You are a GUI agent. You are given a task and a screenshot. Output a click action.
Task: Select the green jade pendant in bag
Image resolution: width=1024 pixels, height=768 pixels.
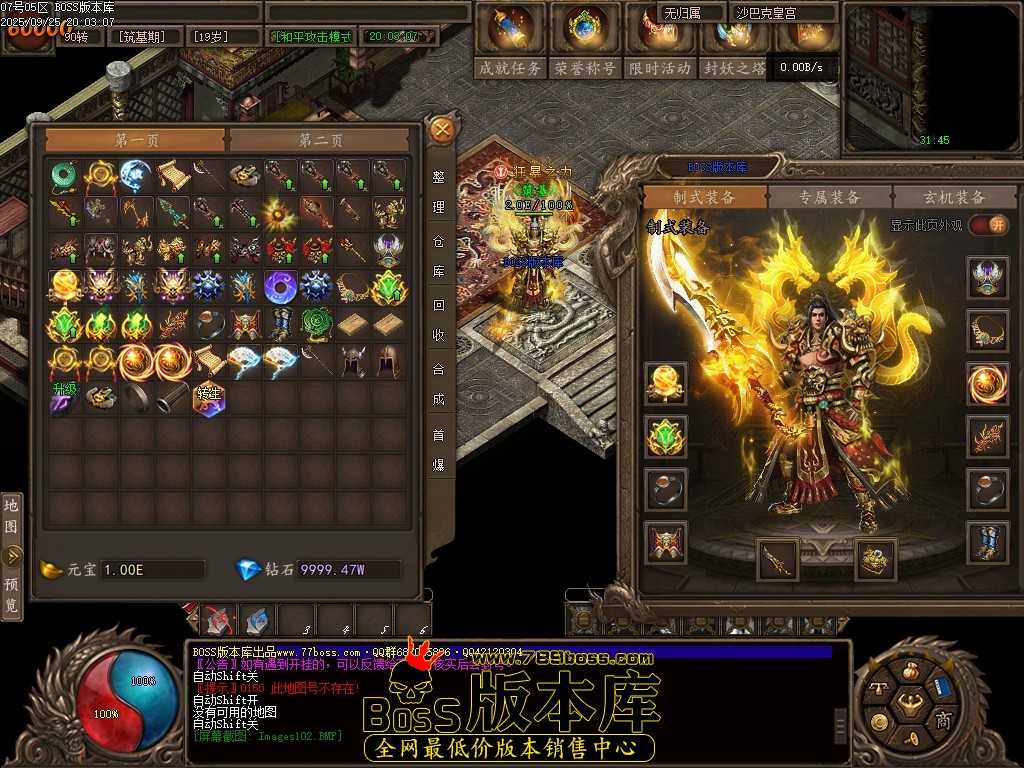coord(65,174)
